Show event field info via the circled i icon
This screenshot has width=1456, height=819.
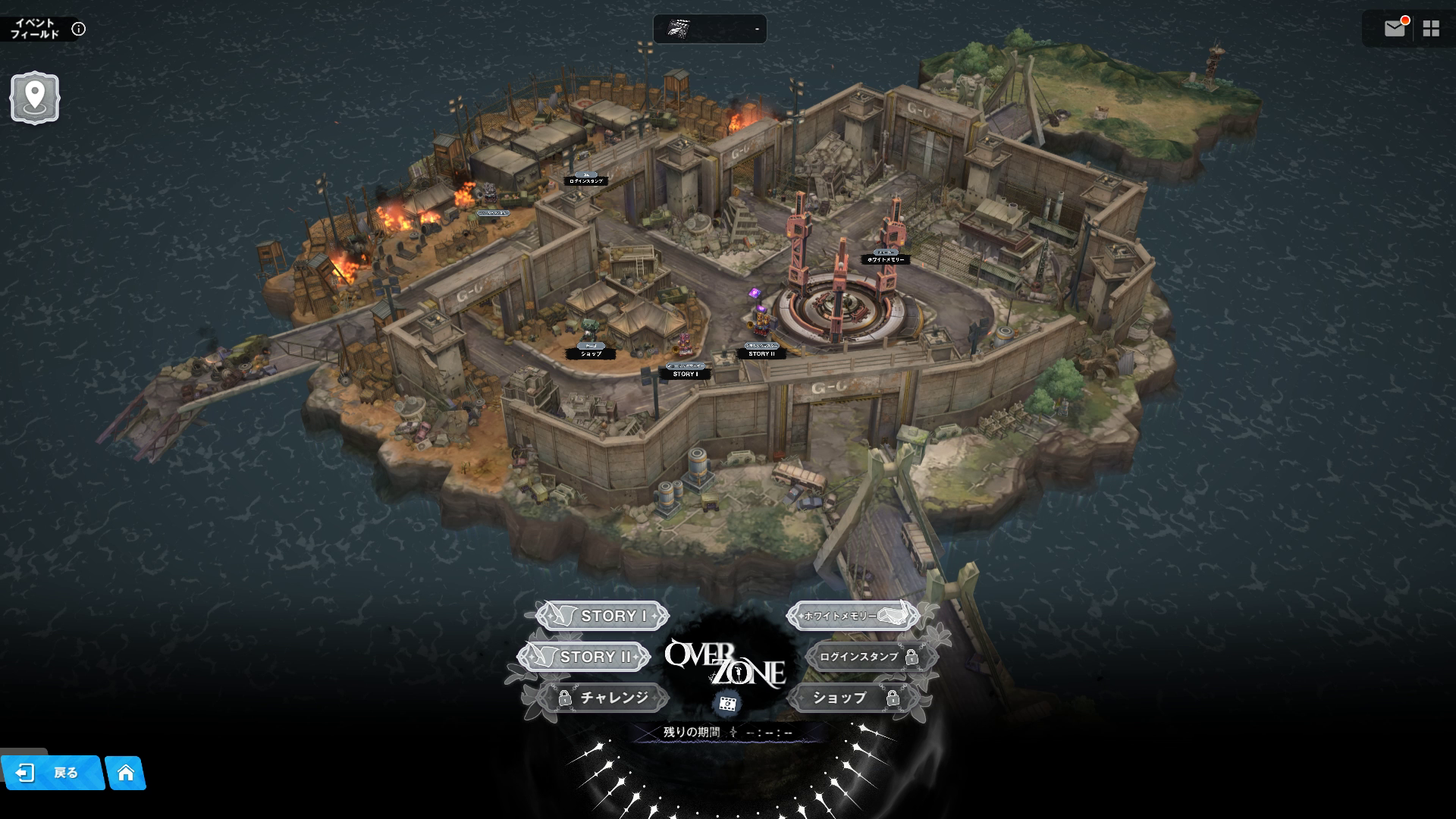pyautogui.click(x=78, y=29)
